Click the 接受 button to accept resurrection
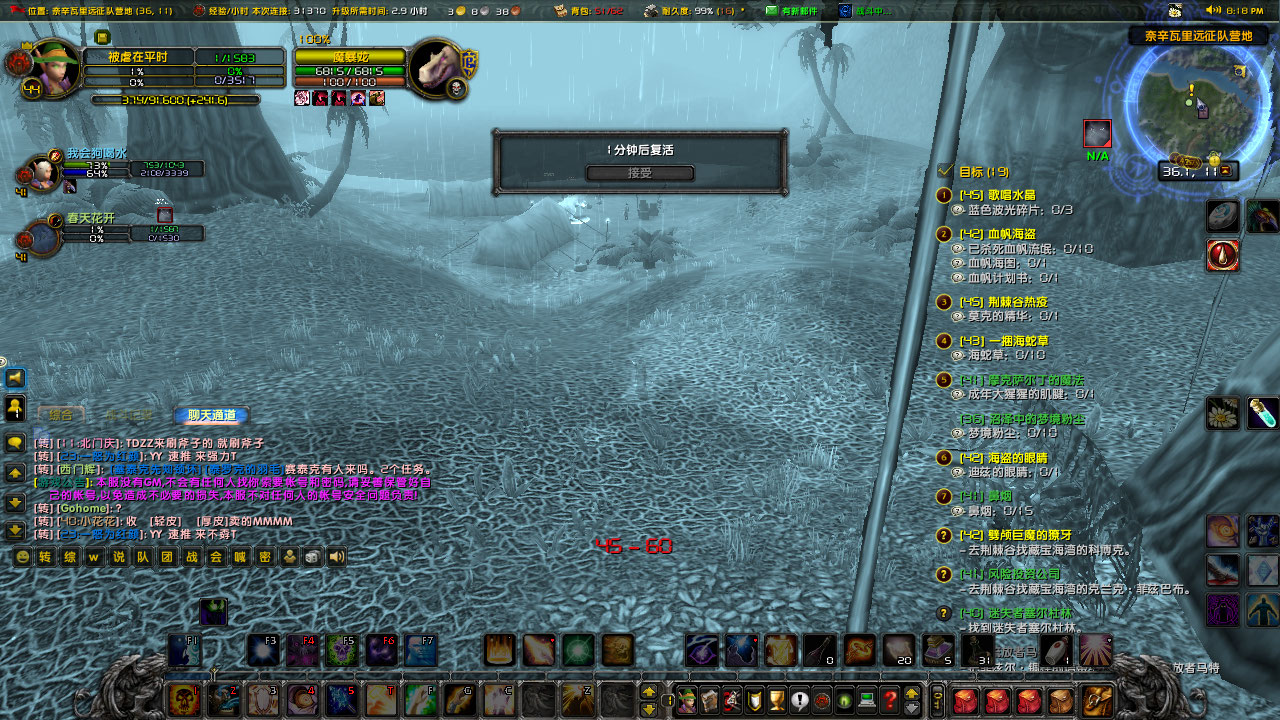 coord(640,172)
